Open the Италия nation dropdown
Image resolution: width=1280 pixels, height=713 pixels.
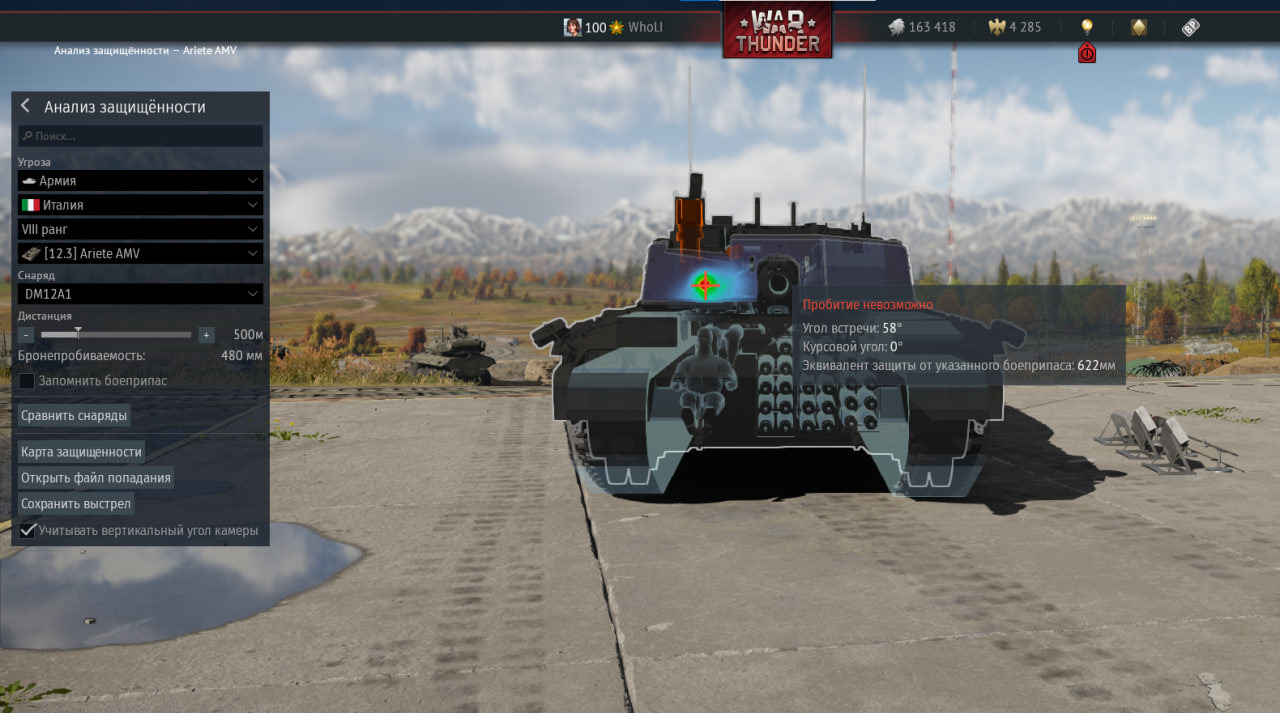[x=140, y=205]
